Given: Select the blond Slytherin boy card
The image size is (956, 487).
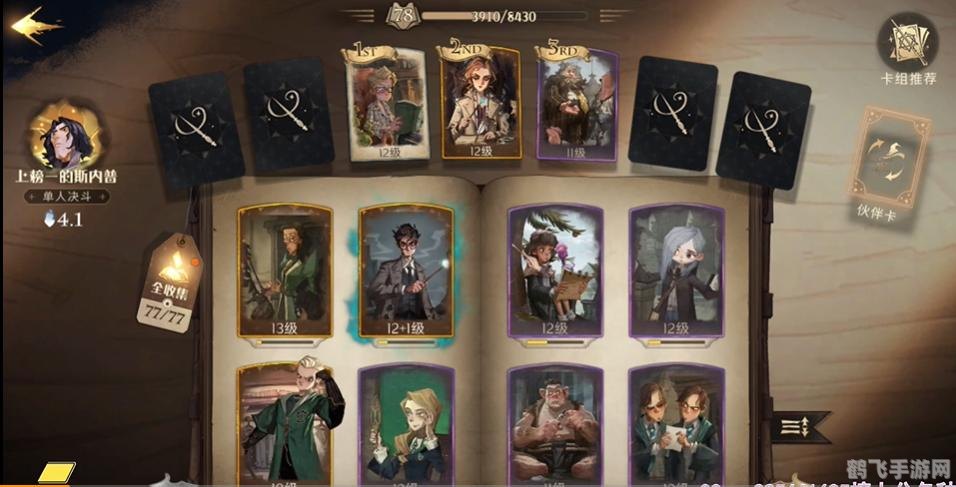Looking at the screenshot, I should (285, 425).
